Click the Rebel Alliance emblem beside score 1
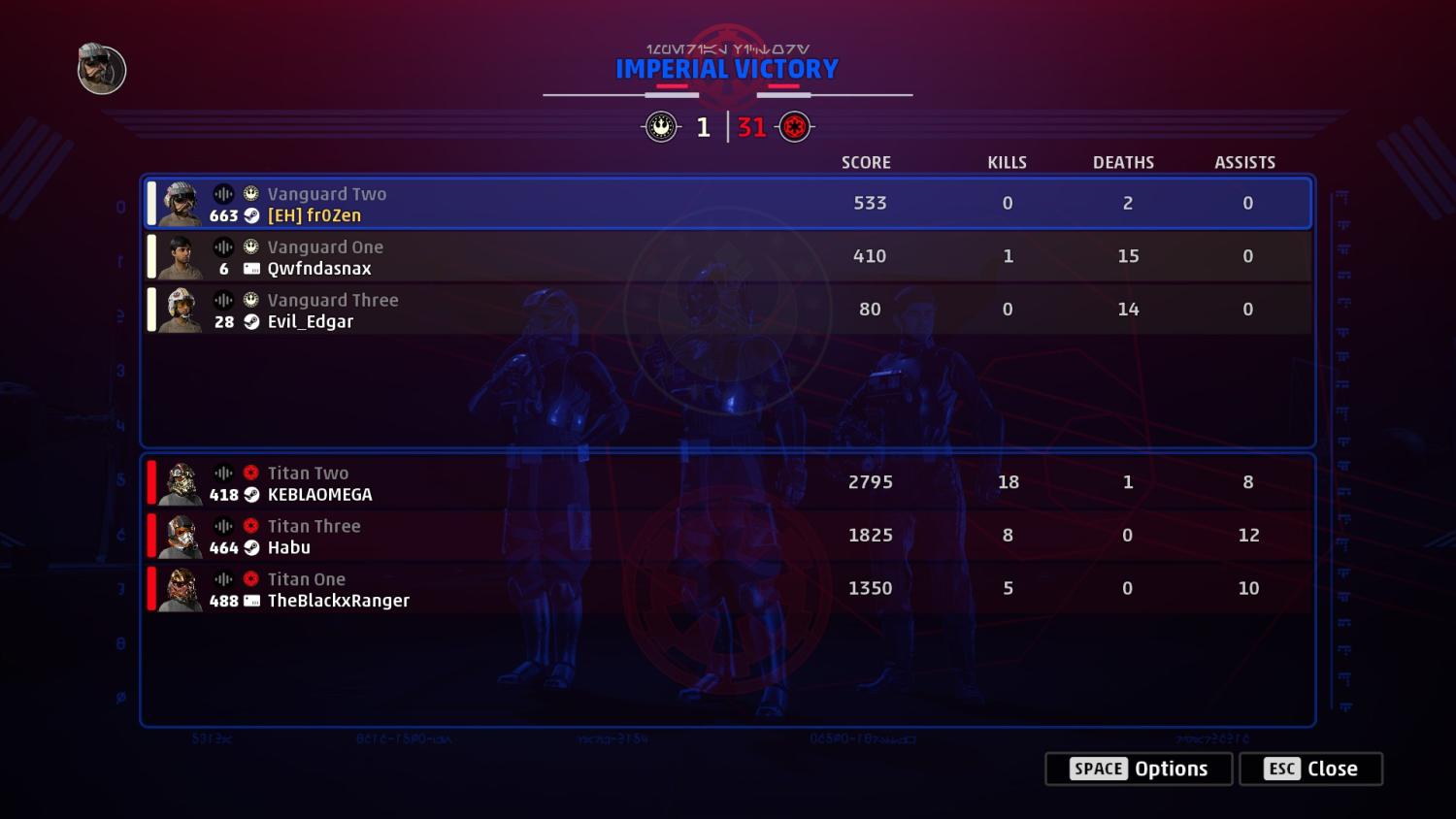Viewport: 1456px width, 819px height. point(661,126)
